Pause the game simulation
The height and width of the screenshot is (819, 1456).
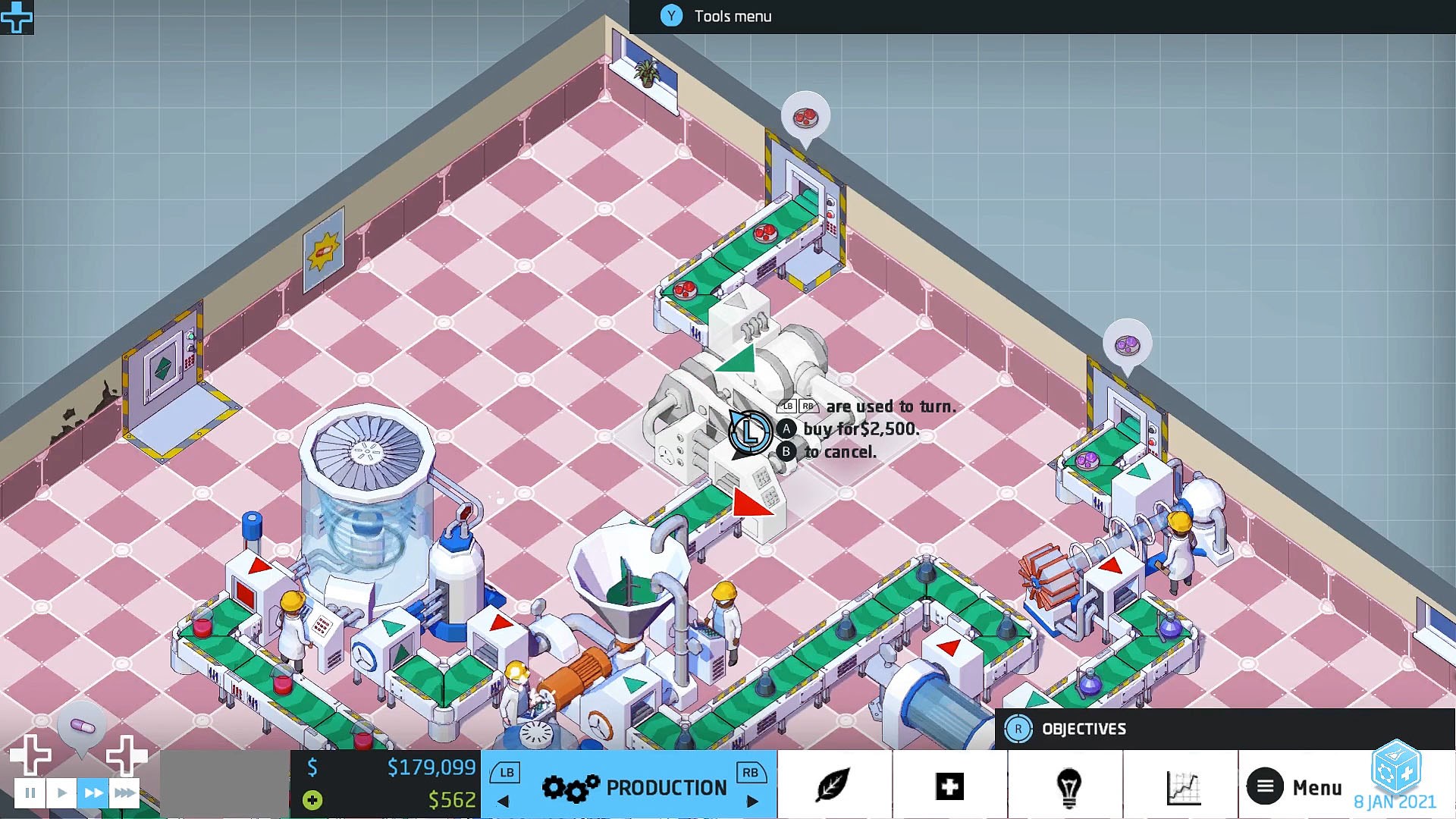pos(30,792)
